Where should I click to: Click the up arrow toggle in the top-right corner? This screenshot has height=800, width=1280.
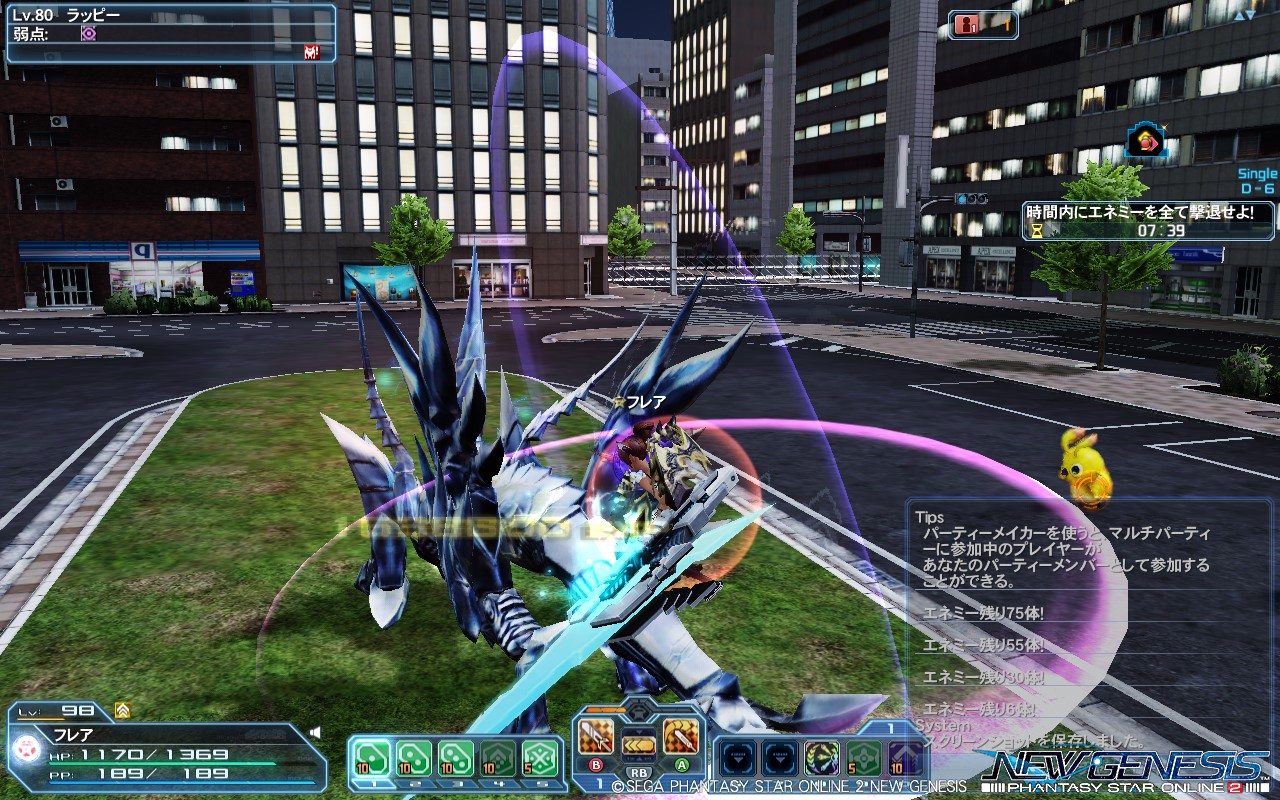pos(1238,14)
